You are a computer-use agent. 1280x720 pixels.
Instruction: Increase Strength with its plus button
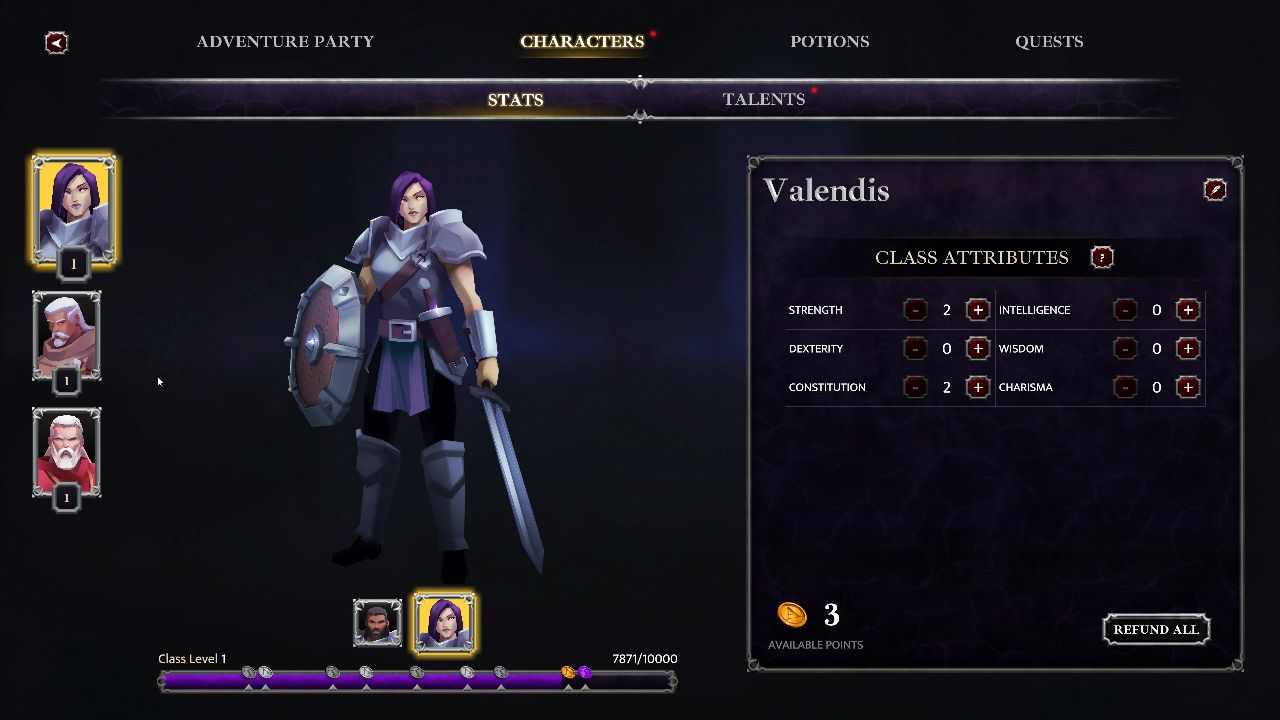tap(978, 310)
